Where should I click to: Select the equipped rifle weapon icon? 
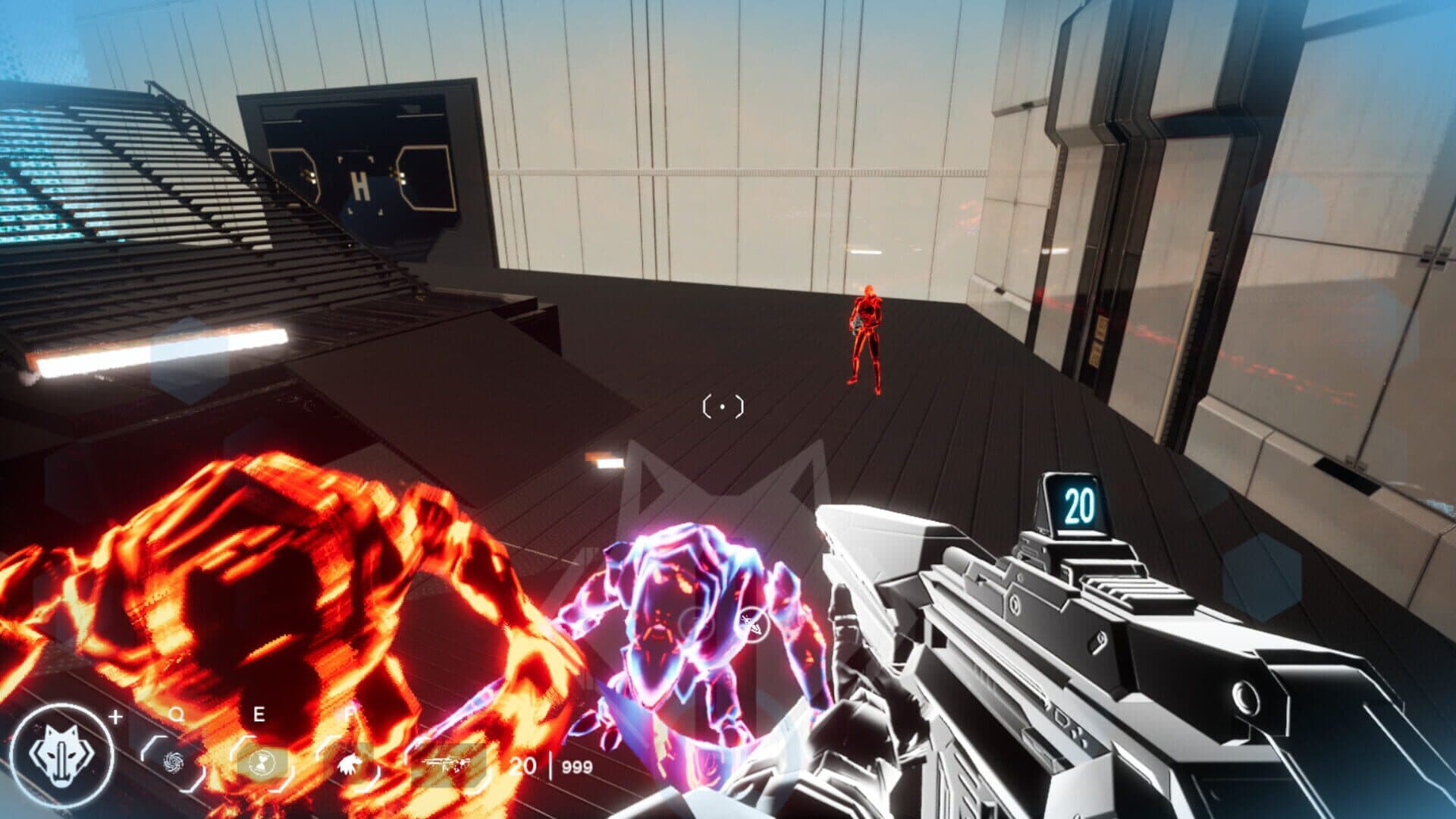point(447,766)
